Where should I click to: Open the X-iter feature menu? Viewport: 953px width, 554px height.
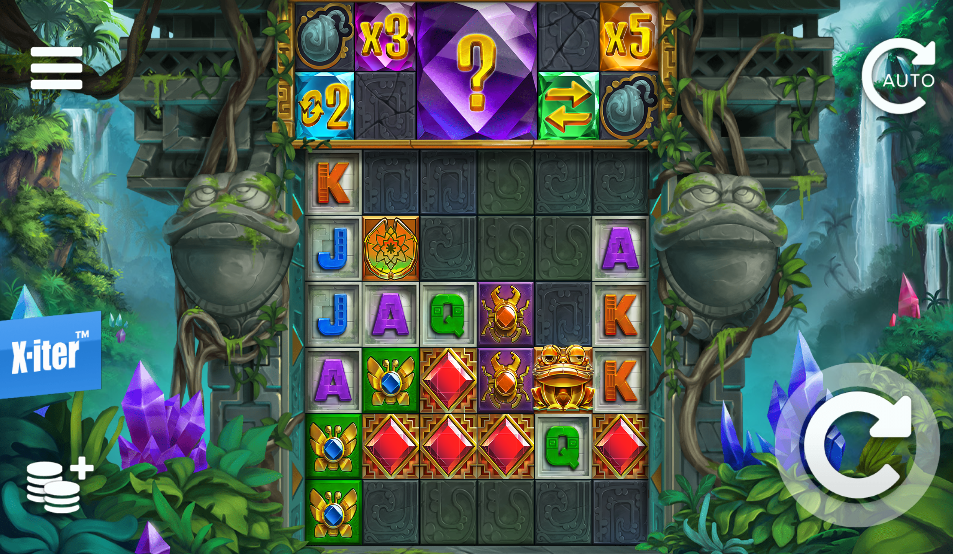50,355
